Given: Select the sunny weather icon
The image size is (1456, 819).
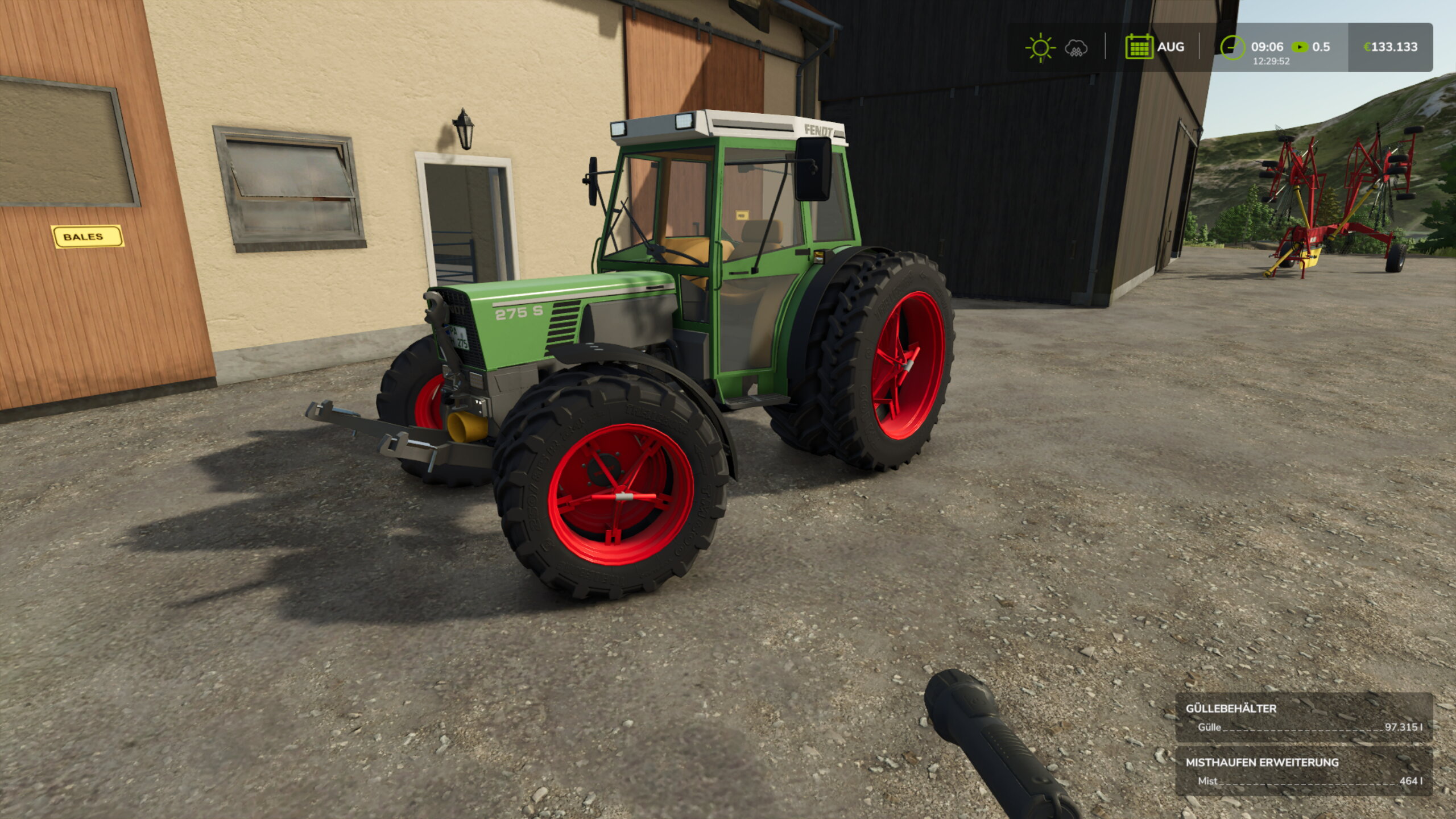Looking at the screenshot, I should pyautogui.click(x=1041, y=47).
